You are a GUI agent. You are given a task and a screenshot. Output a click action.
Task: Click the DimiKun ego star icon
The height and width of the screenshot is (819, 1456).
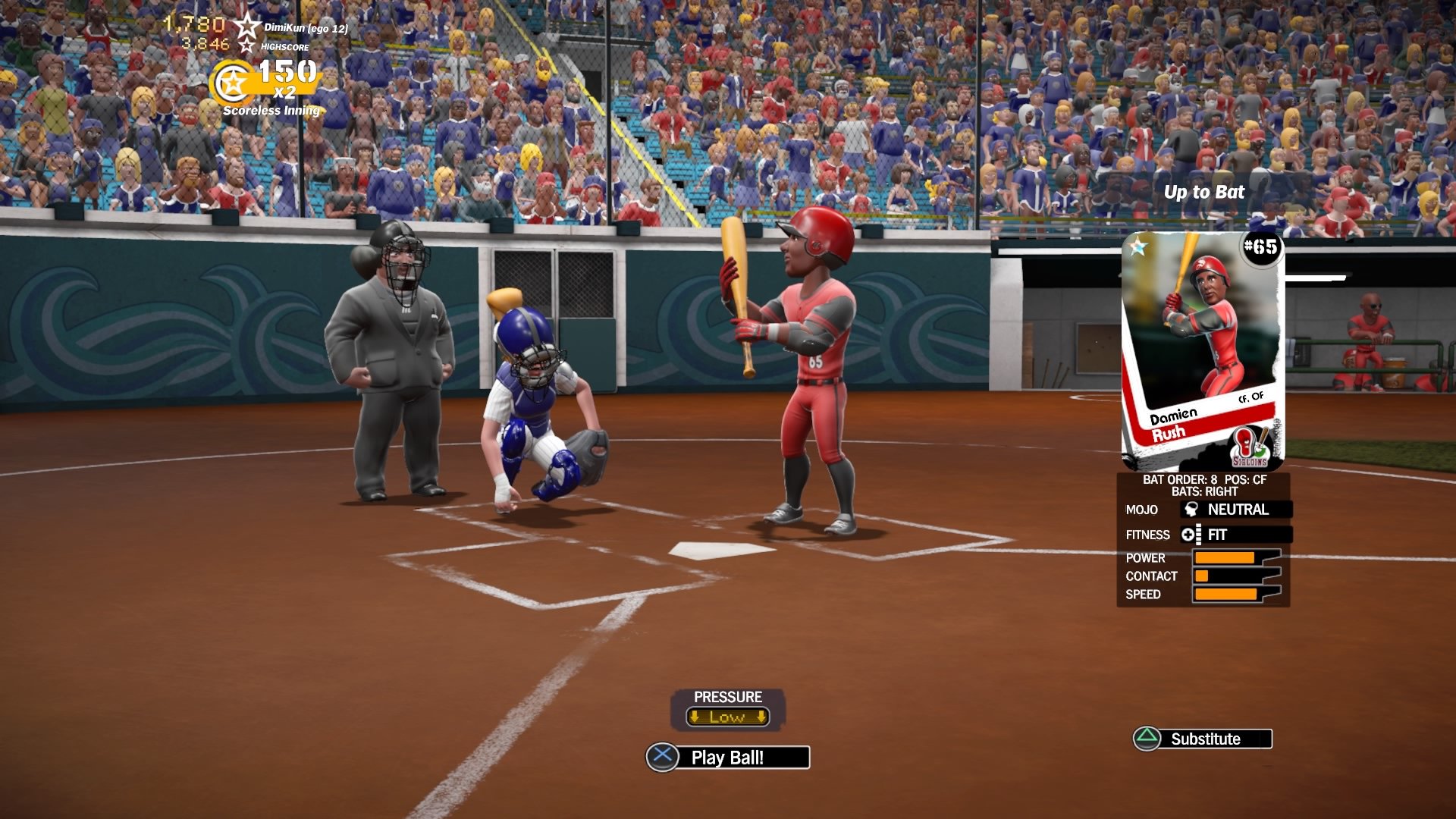click(x=246, y=26)
